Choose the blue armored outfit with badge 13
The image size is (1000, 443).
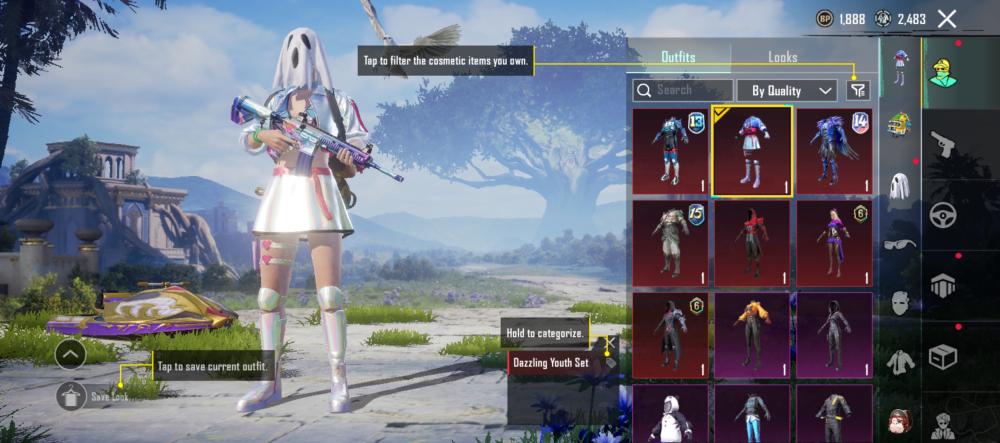click(x=671, y=150)
